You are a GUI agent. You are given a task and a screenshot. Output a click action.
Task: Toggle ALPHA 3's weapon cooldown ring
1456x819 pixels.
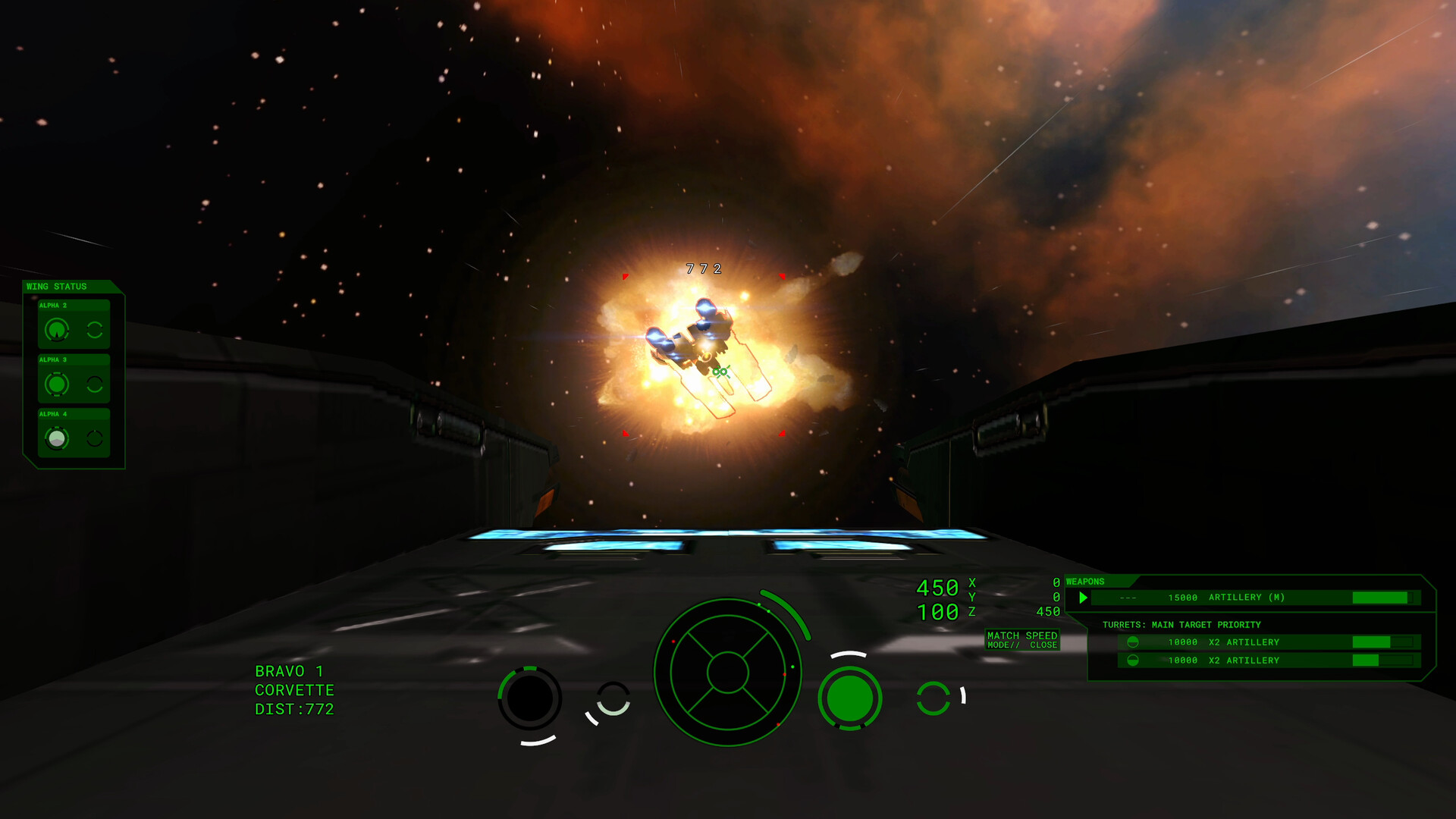(94, 384)
